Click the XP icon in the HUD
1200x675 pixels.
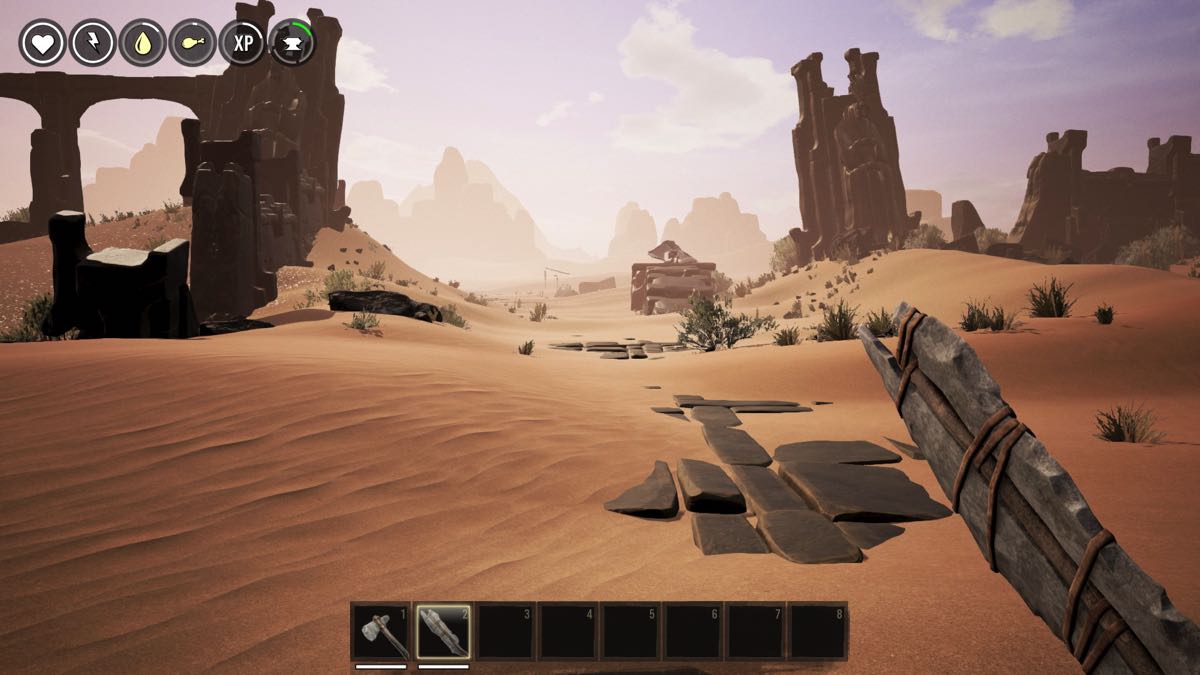(x=242, y=43)
